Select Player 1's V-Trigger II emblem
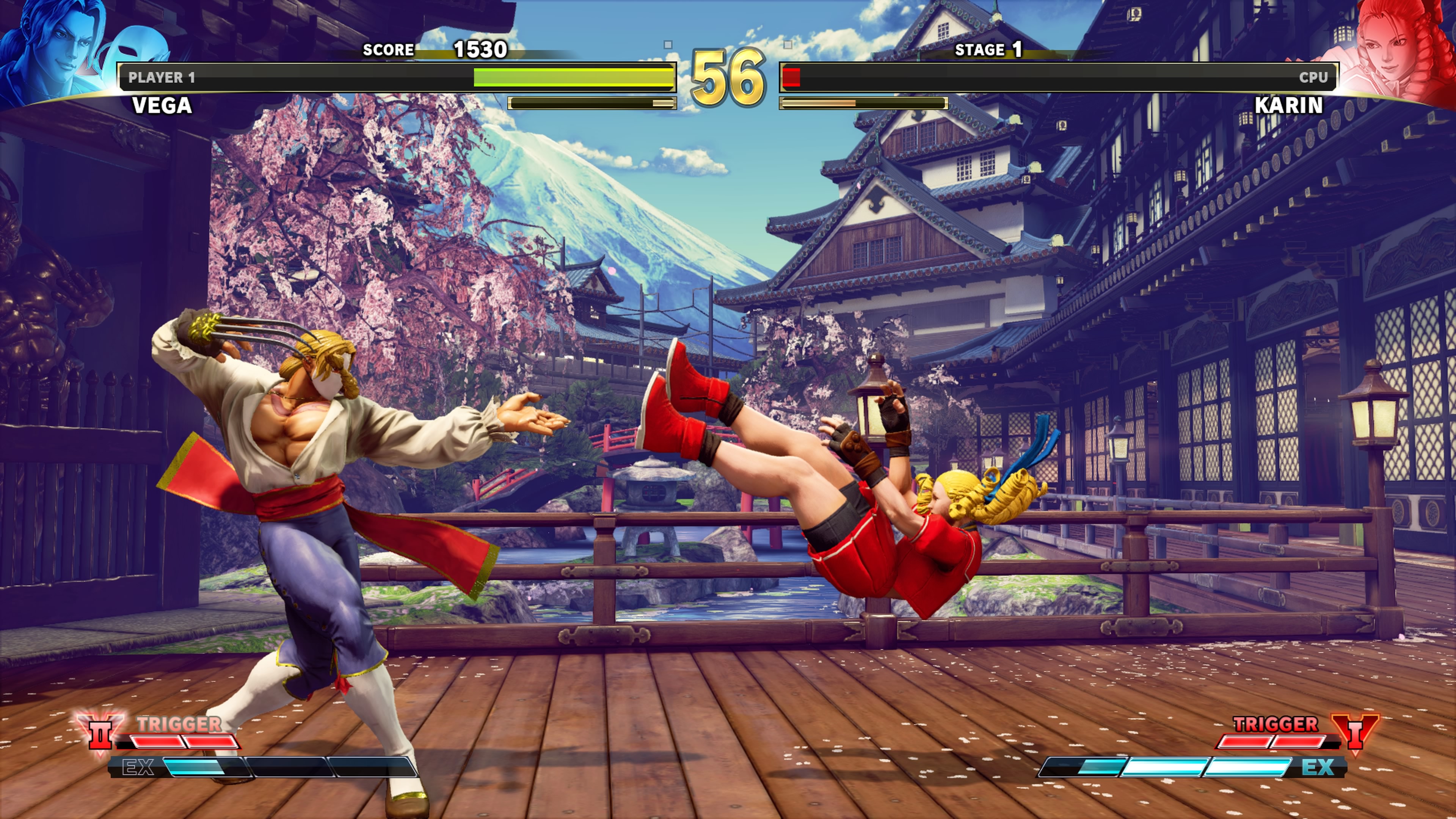This screenshot has height=819, width=1456. pyautogui.click(x=100, y=733)
